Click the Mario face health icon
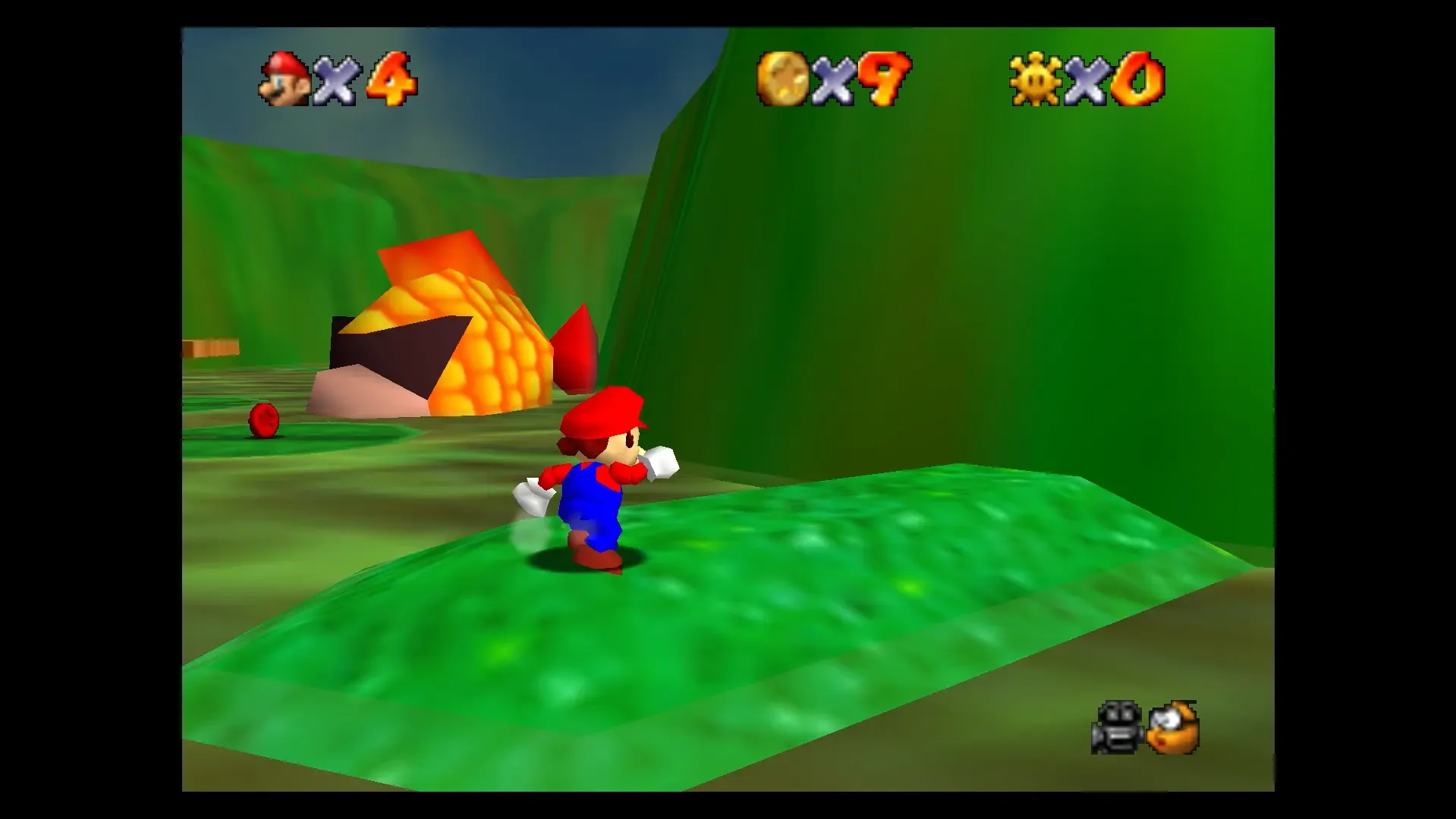 pyautogui.click(x=285, y=80)
